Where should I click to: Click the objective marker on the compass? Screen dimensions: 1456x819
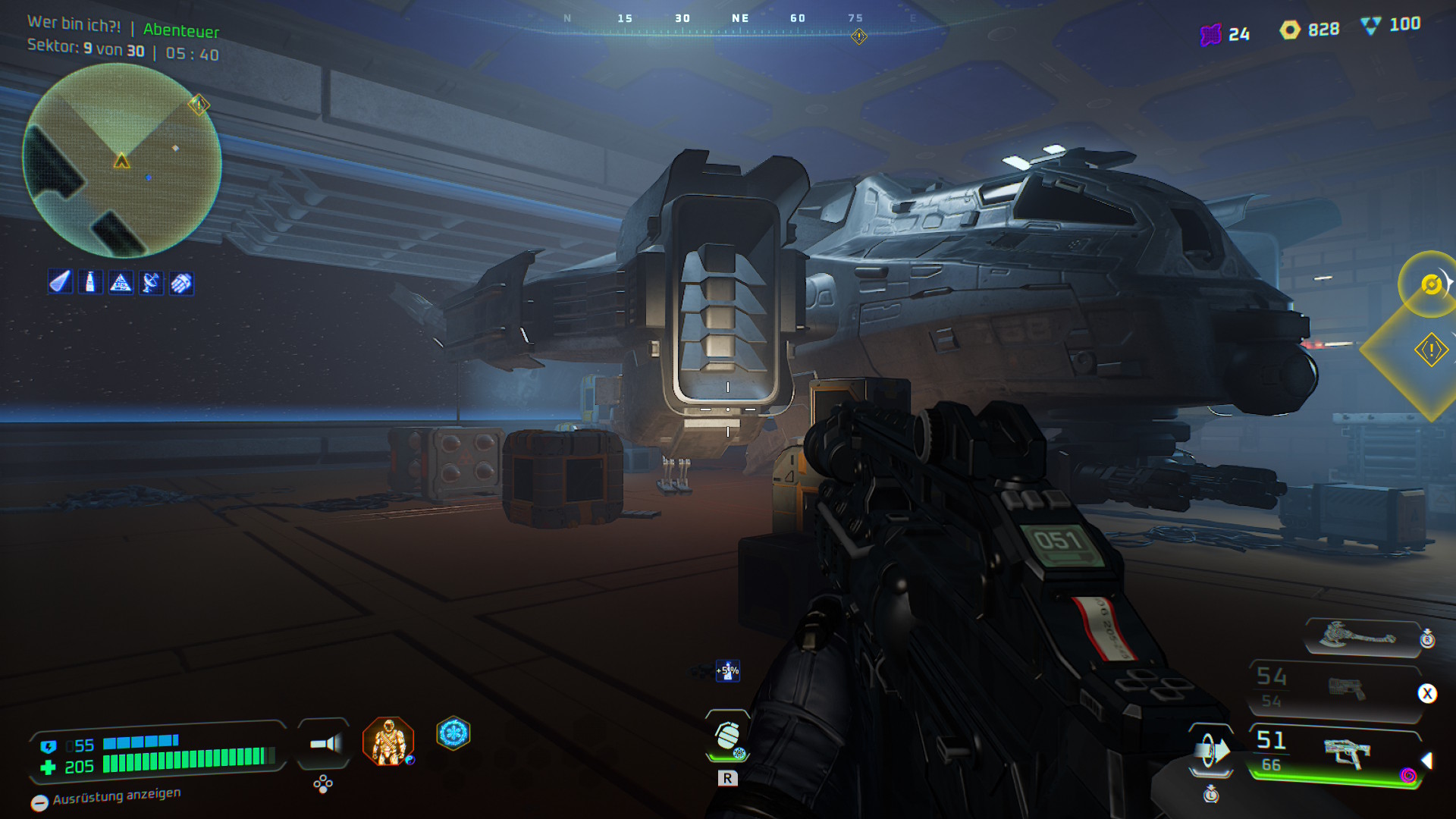click(858, 36)
